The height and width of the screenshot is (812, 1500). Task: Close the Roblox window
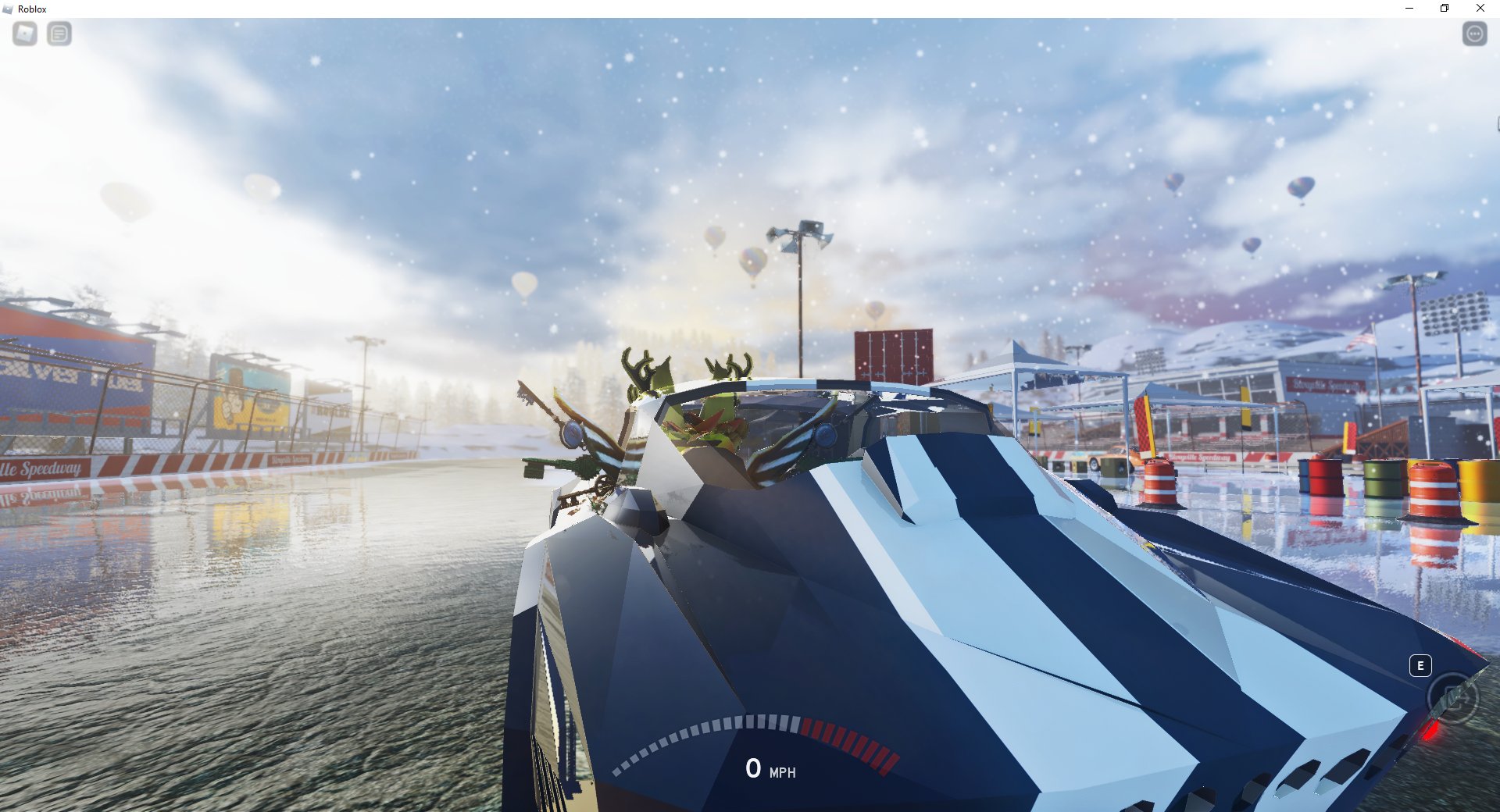tap(1480, 9)
